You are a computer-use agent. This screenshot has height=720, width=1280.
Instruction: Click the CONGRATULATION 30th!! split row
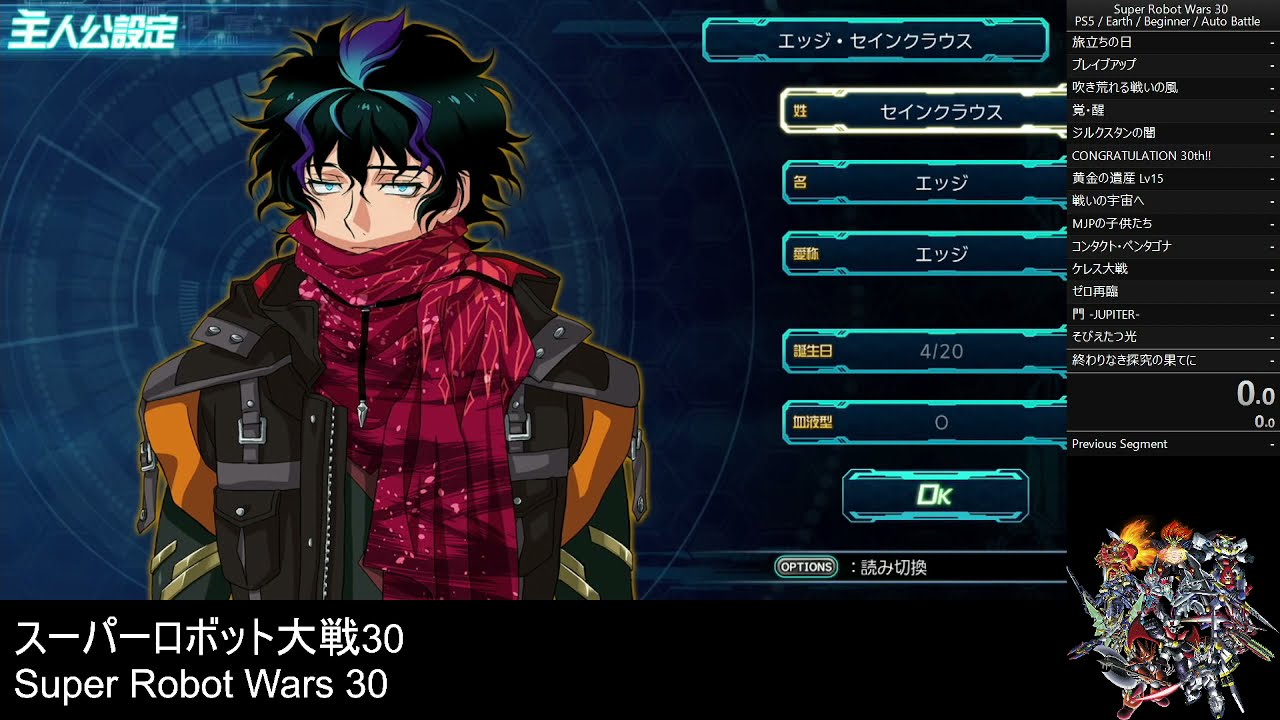pos(1172,156)
